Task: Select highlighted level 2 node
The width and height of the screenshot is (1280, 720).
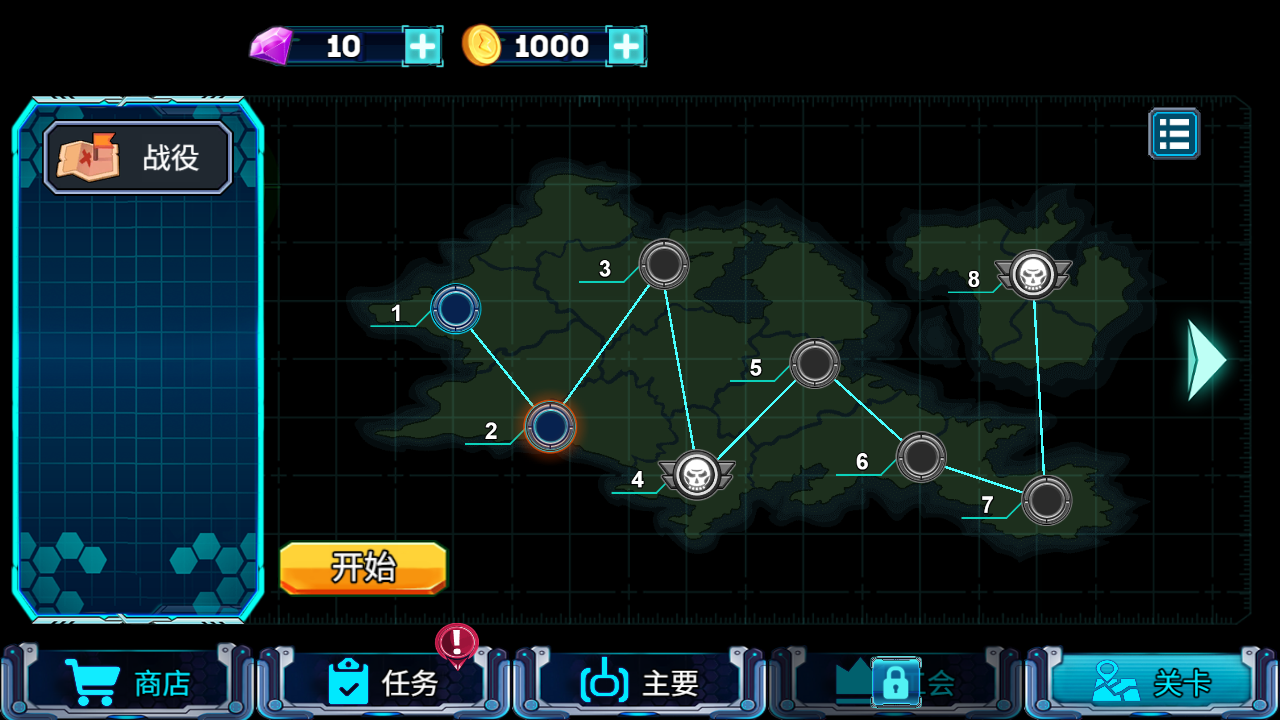Action: tap(550, 427)
